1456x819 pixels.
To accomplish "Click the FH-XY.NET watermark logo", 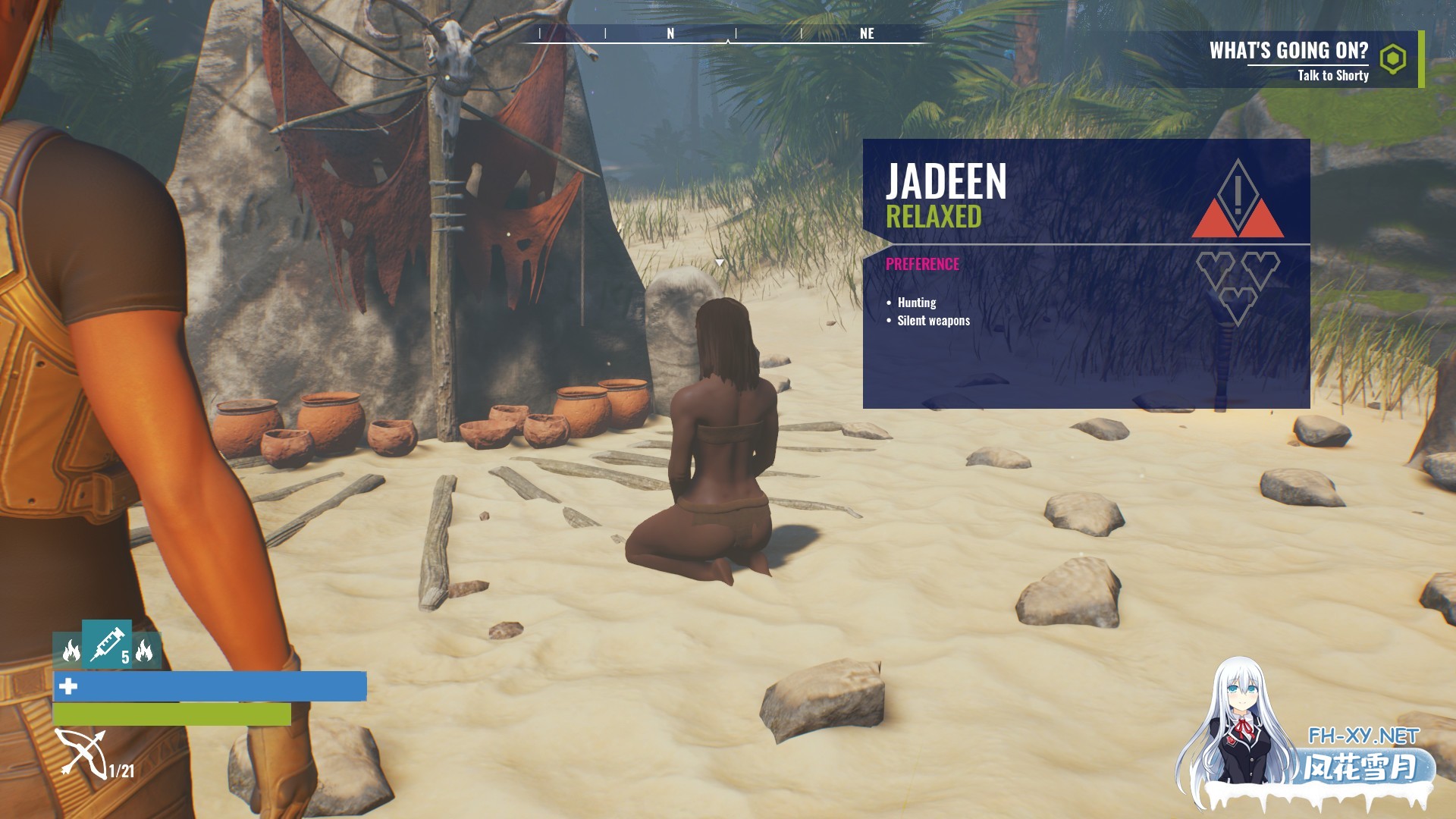I will coord(1363,736).
